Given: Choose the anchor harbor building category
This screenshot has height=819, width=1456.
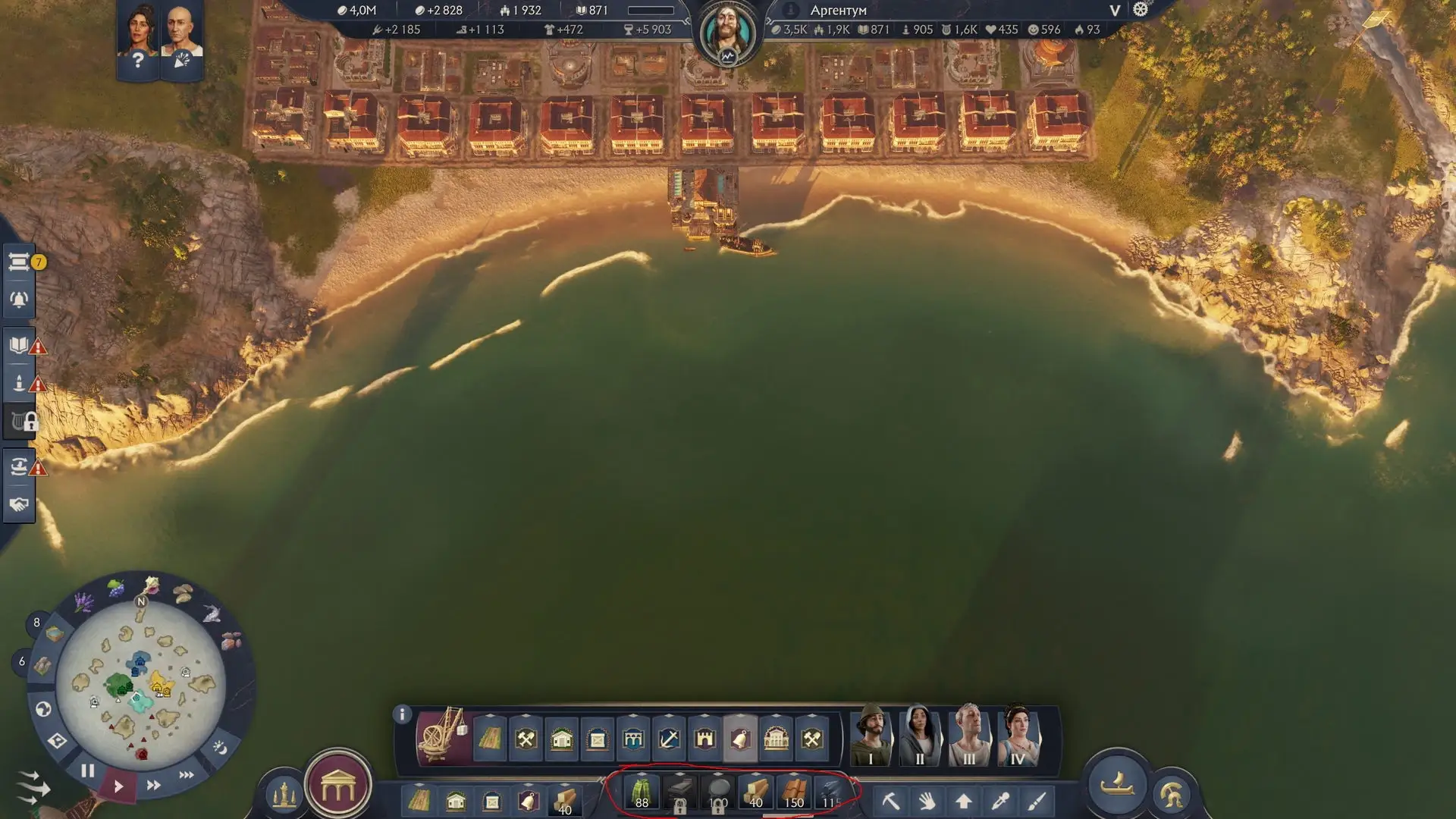Looking at the screenshot, I should pos(669,738).
